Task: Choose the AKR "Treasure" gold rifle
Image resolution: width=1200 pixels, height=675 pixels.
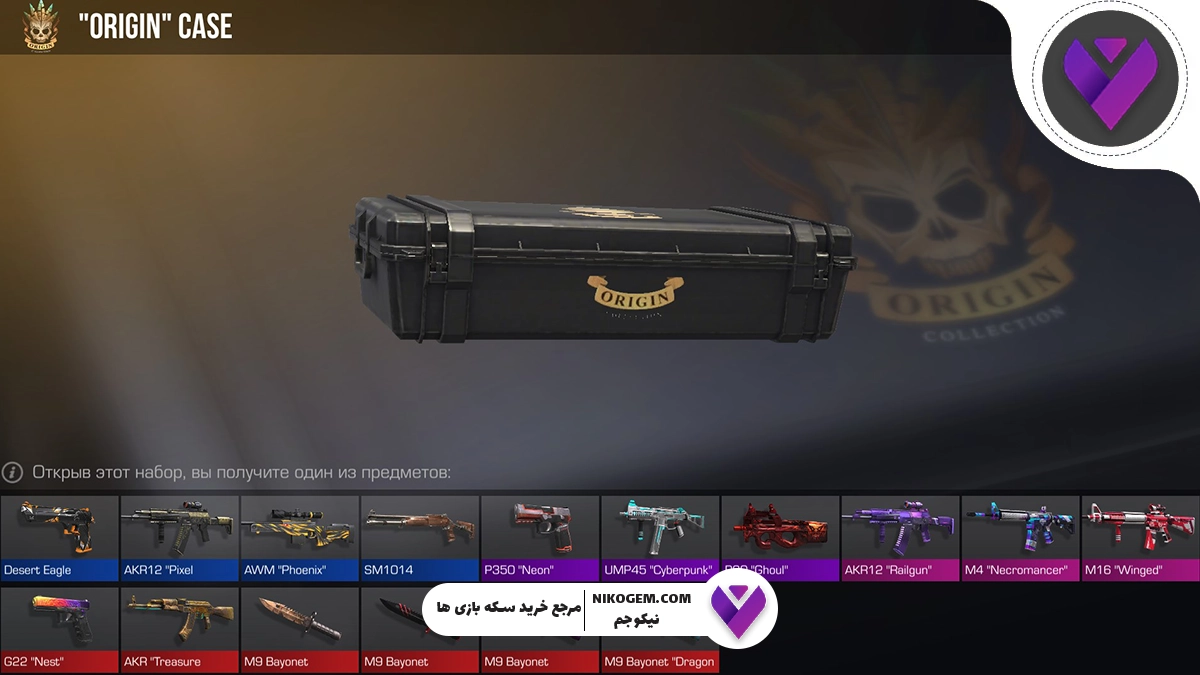Action: 179,628
